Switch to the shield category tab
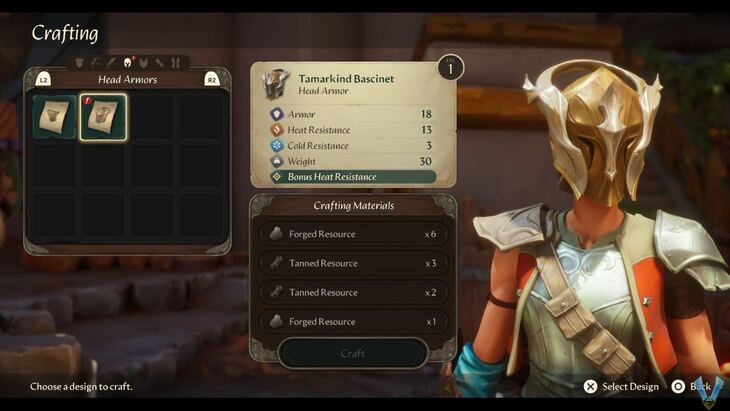The width and height of the screenshot is (730, 411). pos(79,63)
